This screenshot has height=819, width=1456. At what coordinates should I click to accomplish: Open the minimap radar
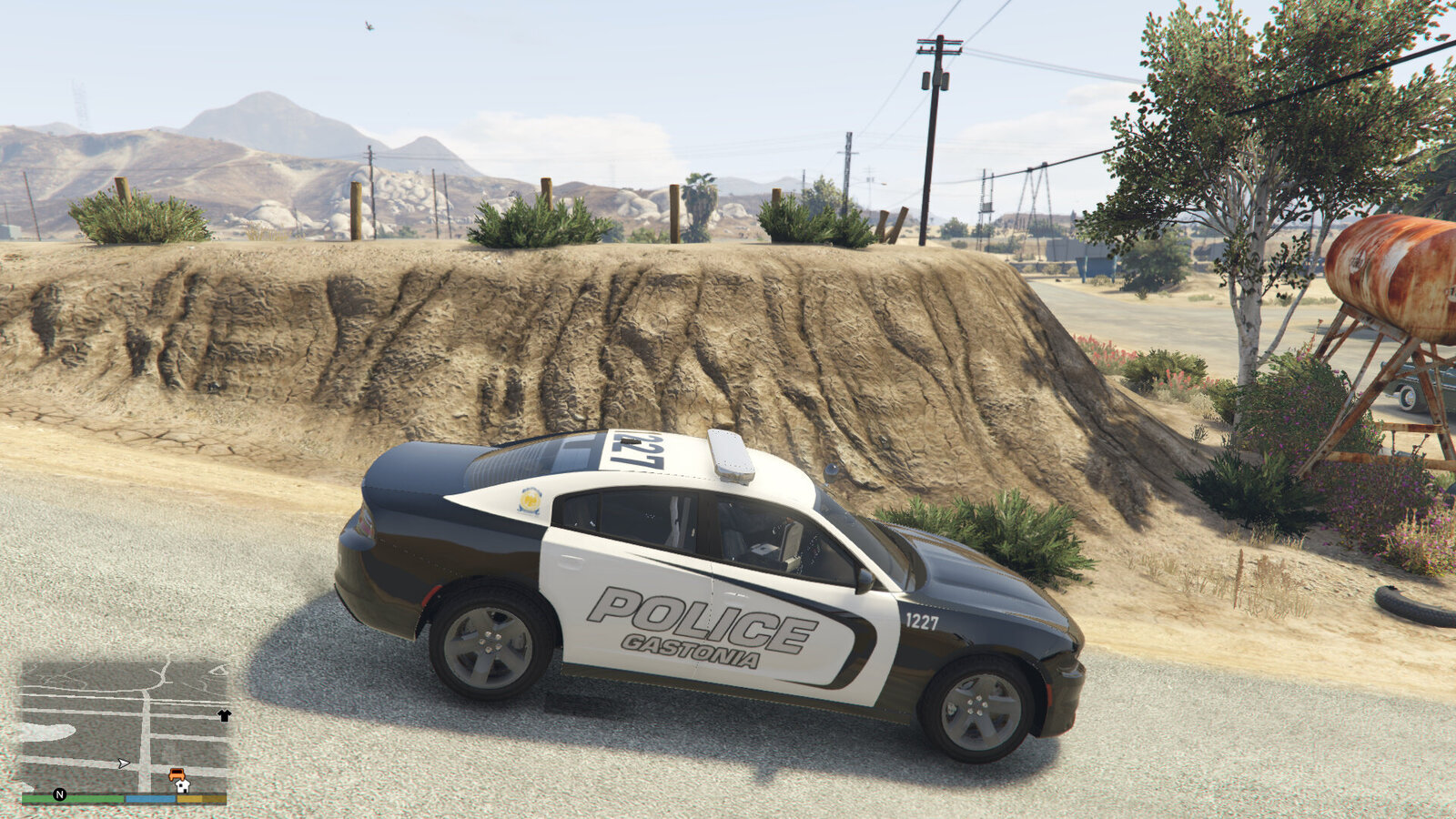[124, 726]
